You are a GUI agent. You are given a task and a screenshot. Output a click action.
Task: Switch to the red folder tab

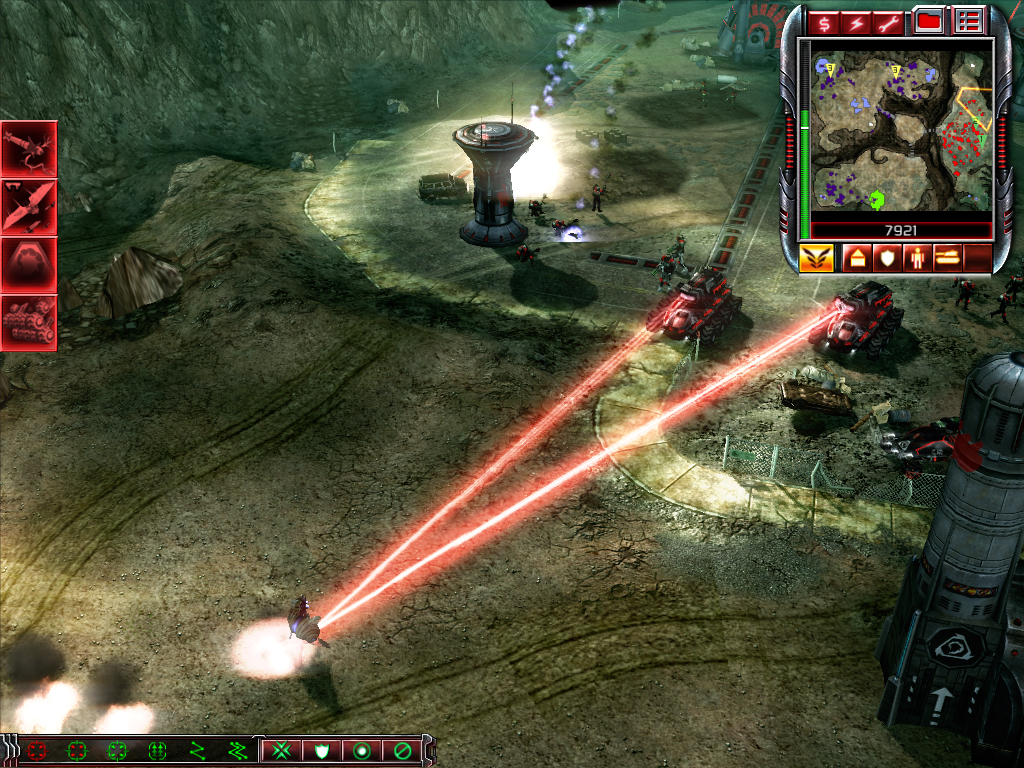tap(930, 21)
